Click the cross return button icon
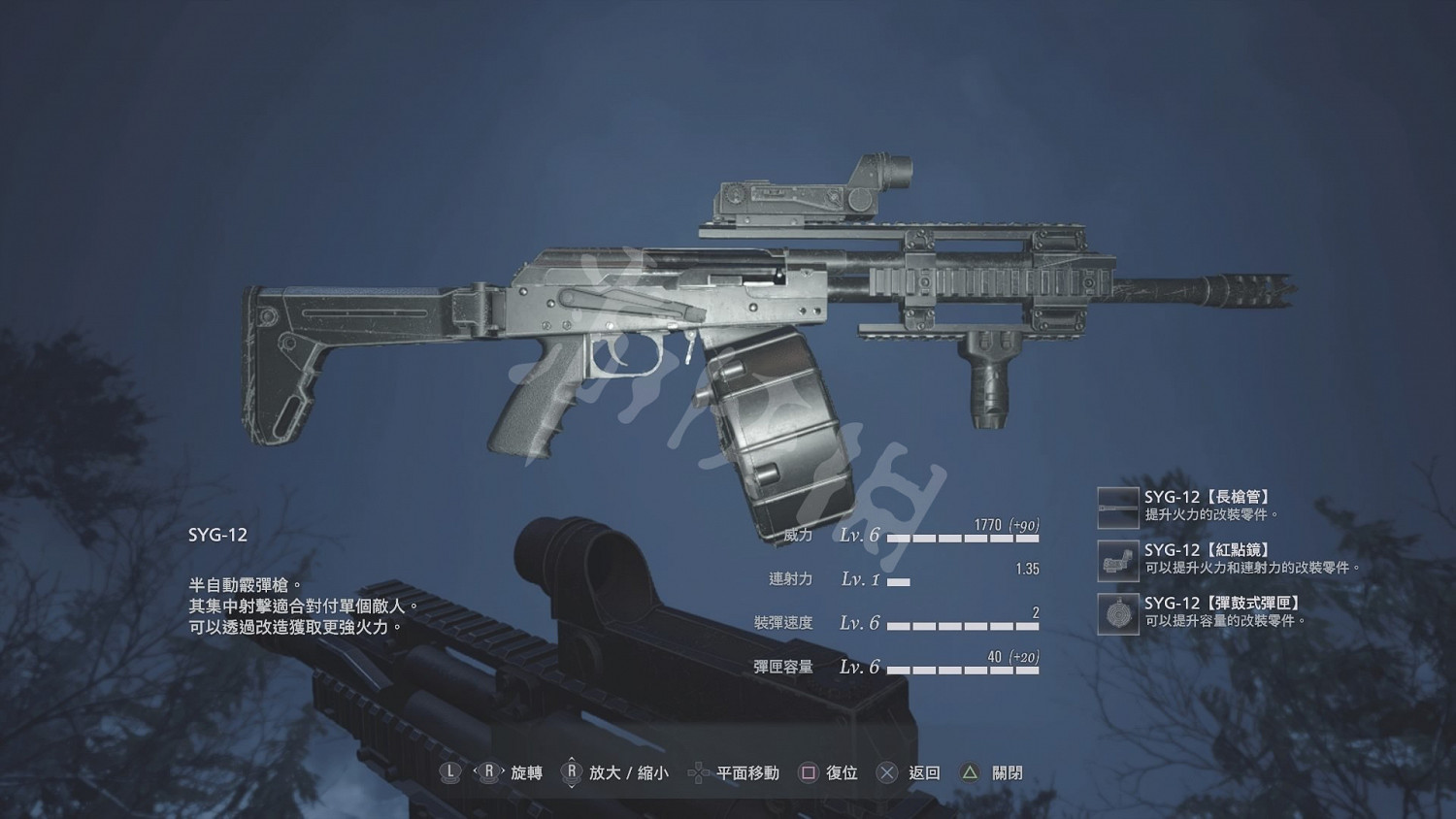1456x819 pixels. click(886, 773)
